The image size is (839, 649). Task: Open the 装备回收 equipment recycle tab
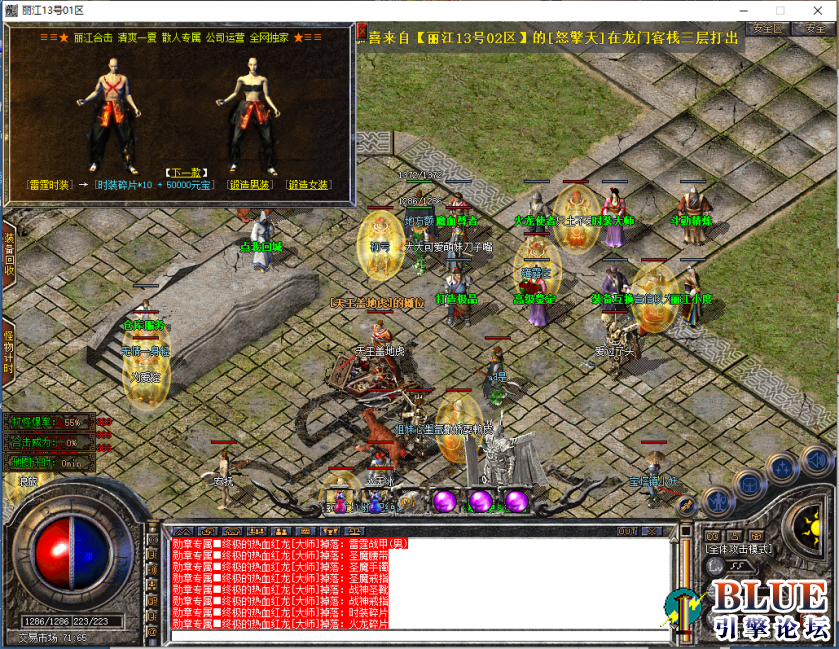[8, 254]
